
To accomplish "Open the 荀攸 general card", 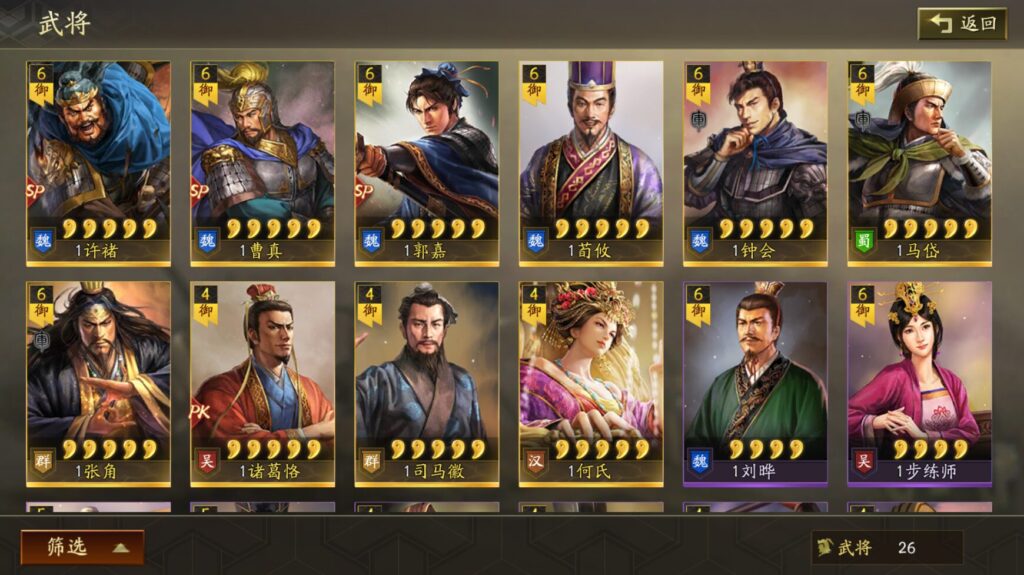I will click(590, 163).
